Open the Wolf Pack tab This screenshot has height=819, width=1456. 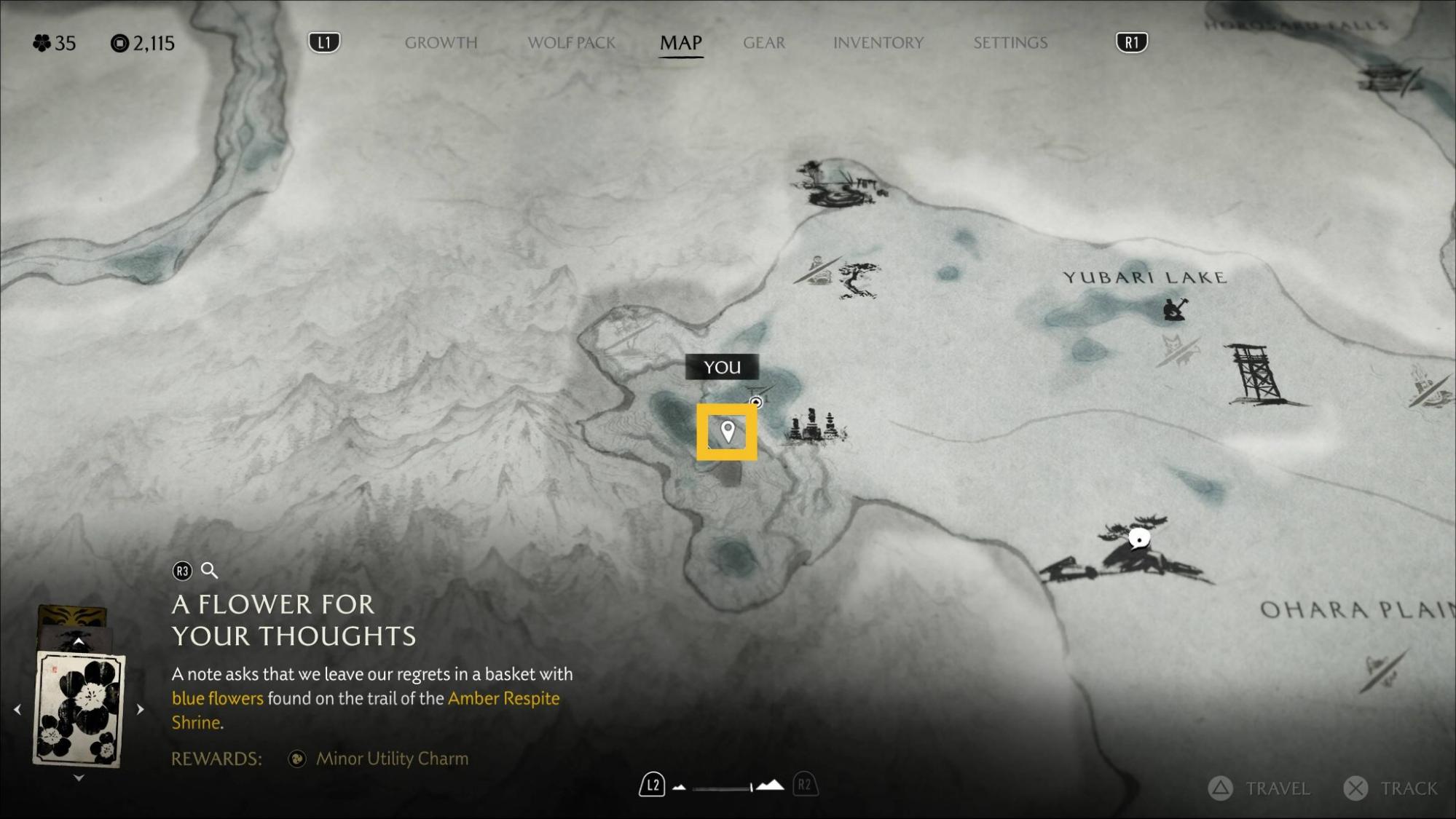[571, 43]
